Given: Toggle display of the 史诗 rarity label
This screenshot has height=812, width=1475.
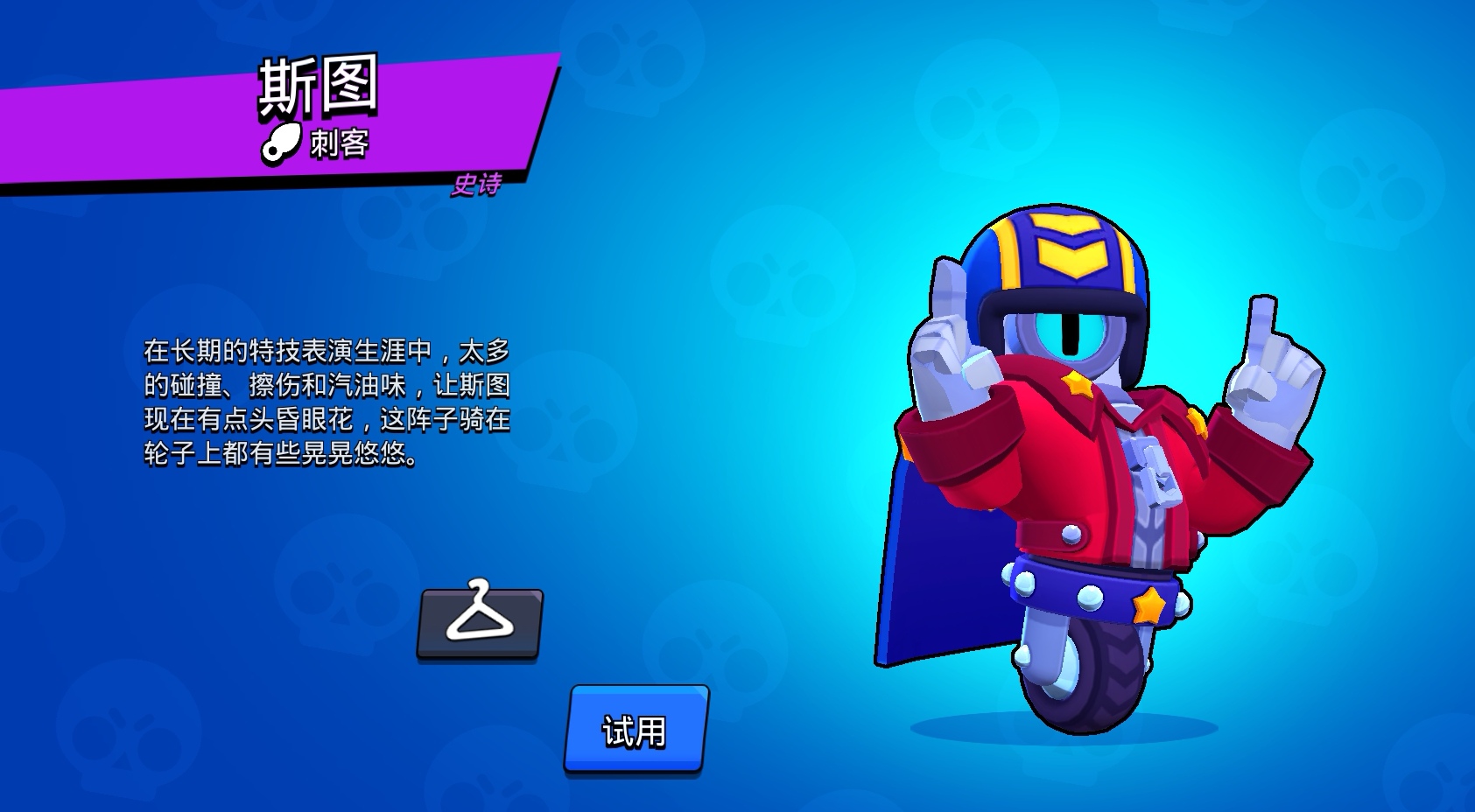Looking at the screenshot, I should (x=480, y=185).
